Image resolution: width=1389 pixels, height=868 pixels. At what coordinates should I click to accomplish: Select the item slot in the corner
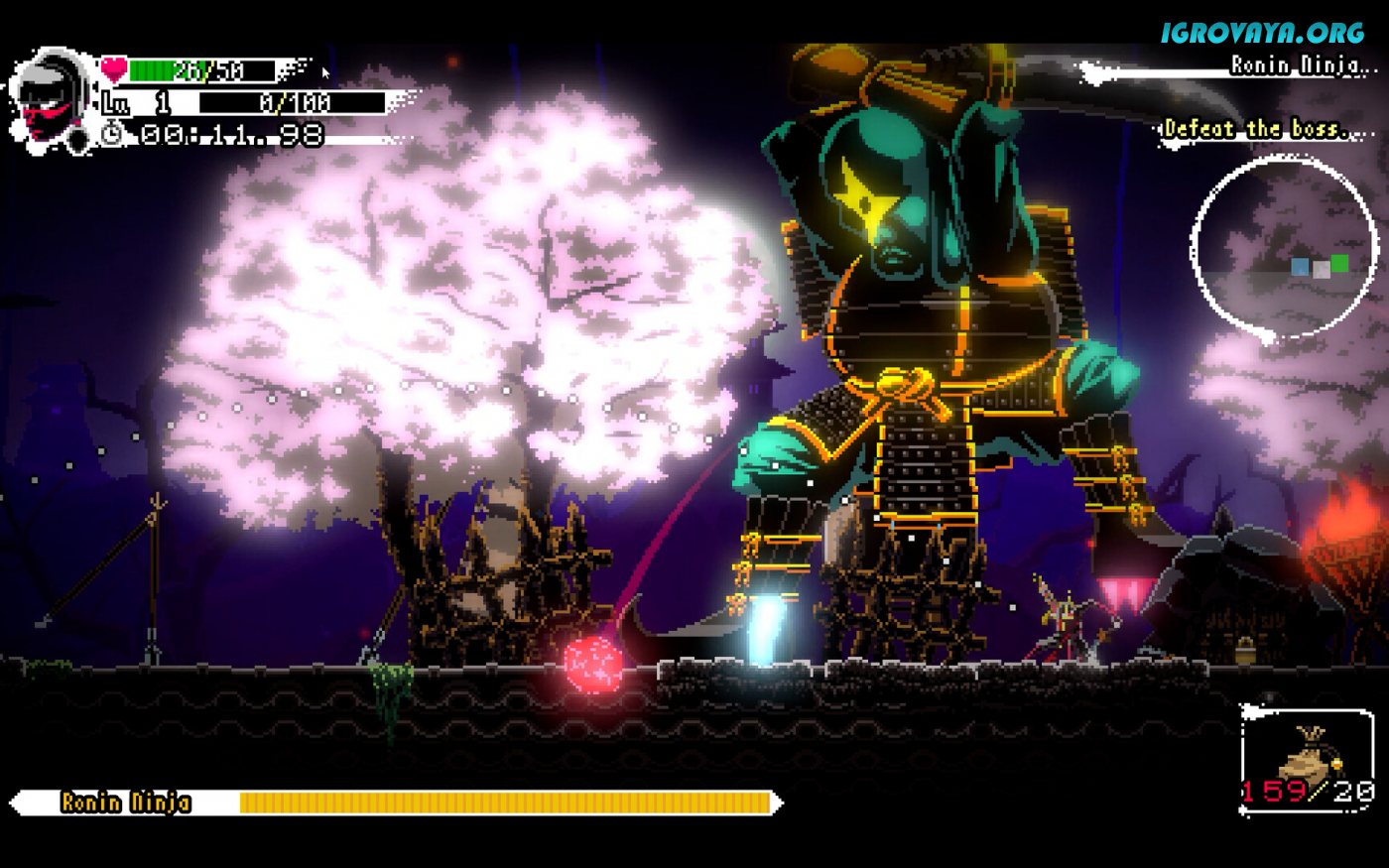(1307, 760)
